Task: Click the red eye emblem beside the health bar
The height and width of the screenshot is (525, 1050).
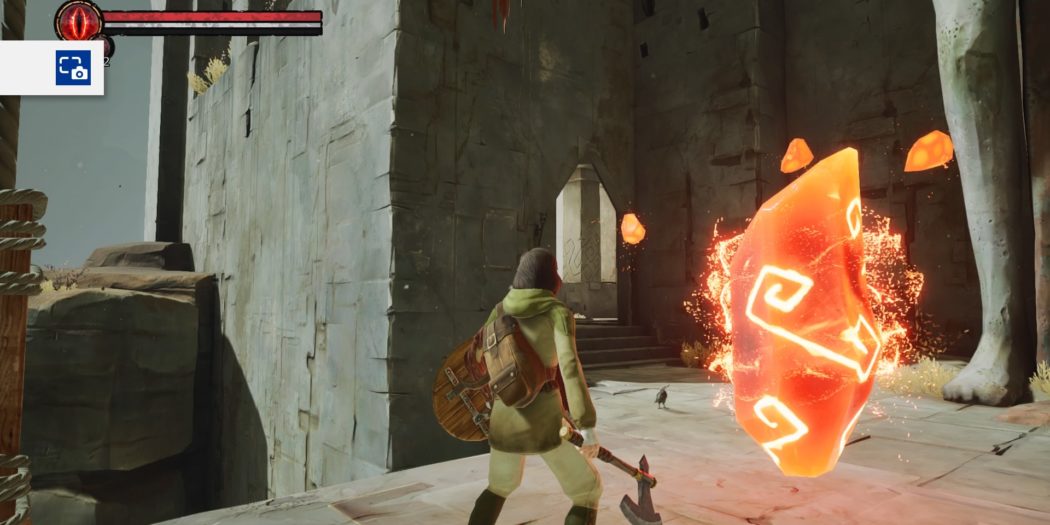Action: point(78,20)
